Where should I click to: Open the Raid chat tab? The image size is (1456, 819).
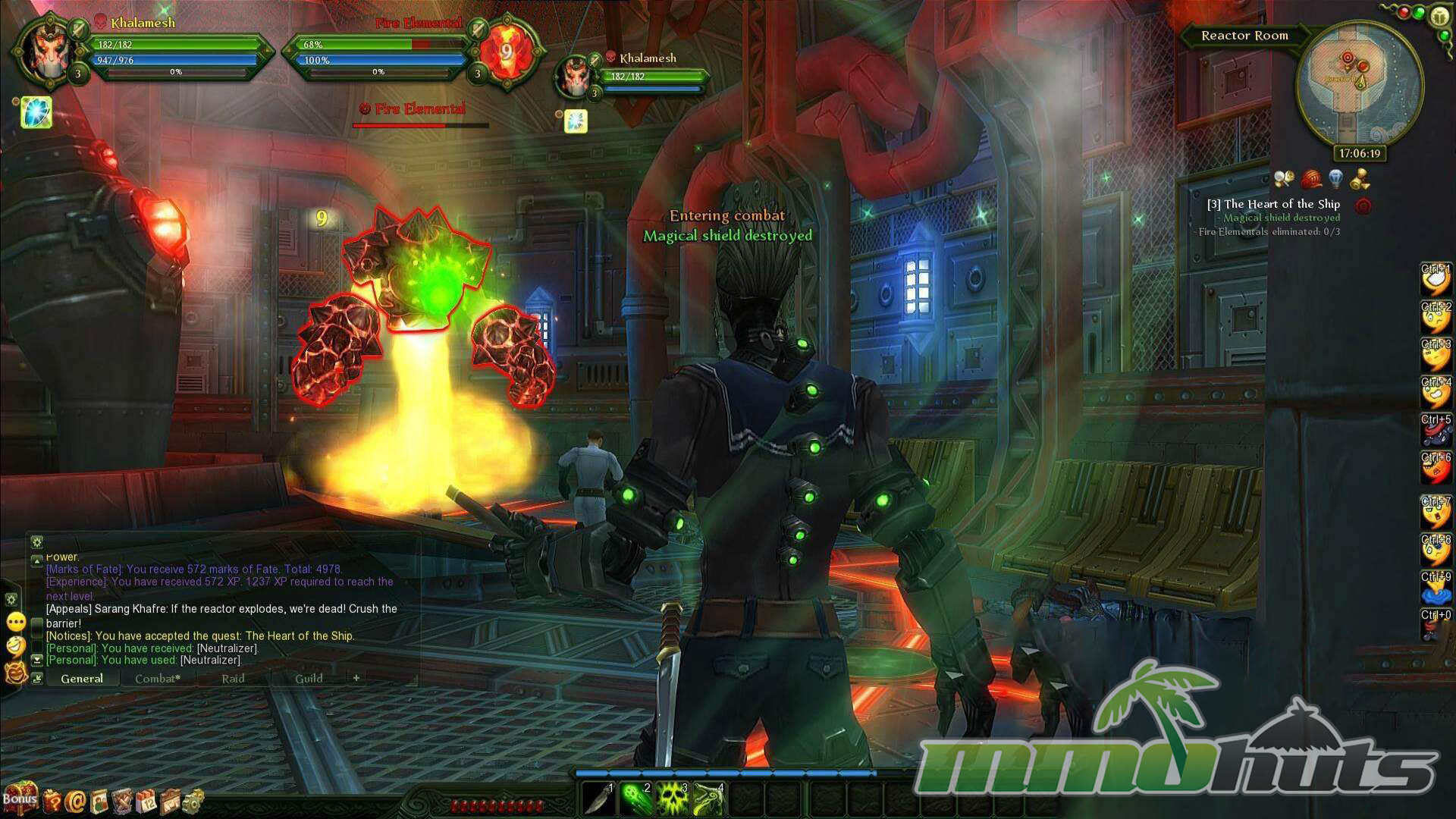pos(233,679)
